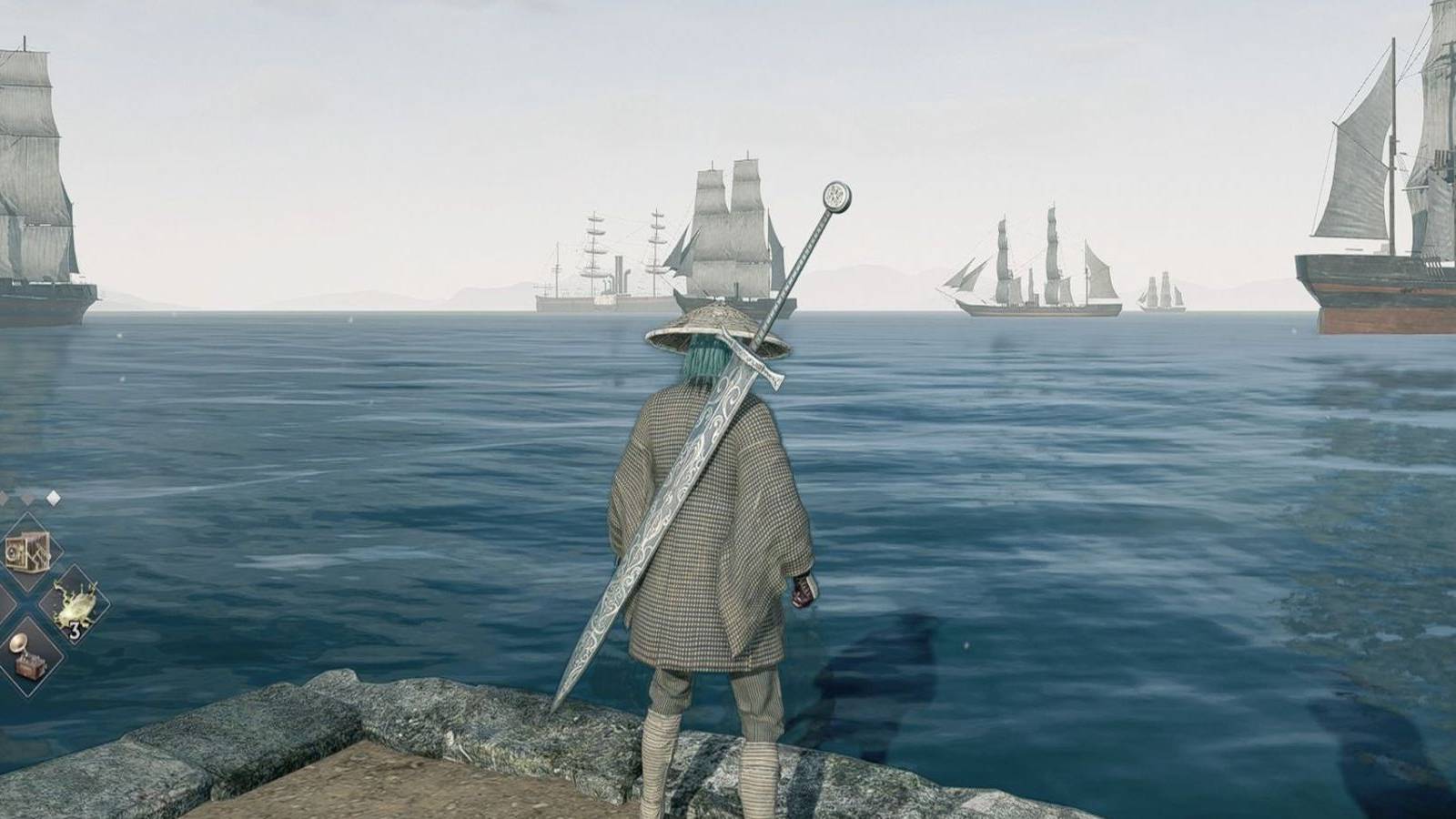Click the ornate wheel pommel of the greatsword

click(x=834, y=198)
